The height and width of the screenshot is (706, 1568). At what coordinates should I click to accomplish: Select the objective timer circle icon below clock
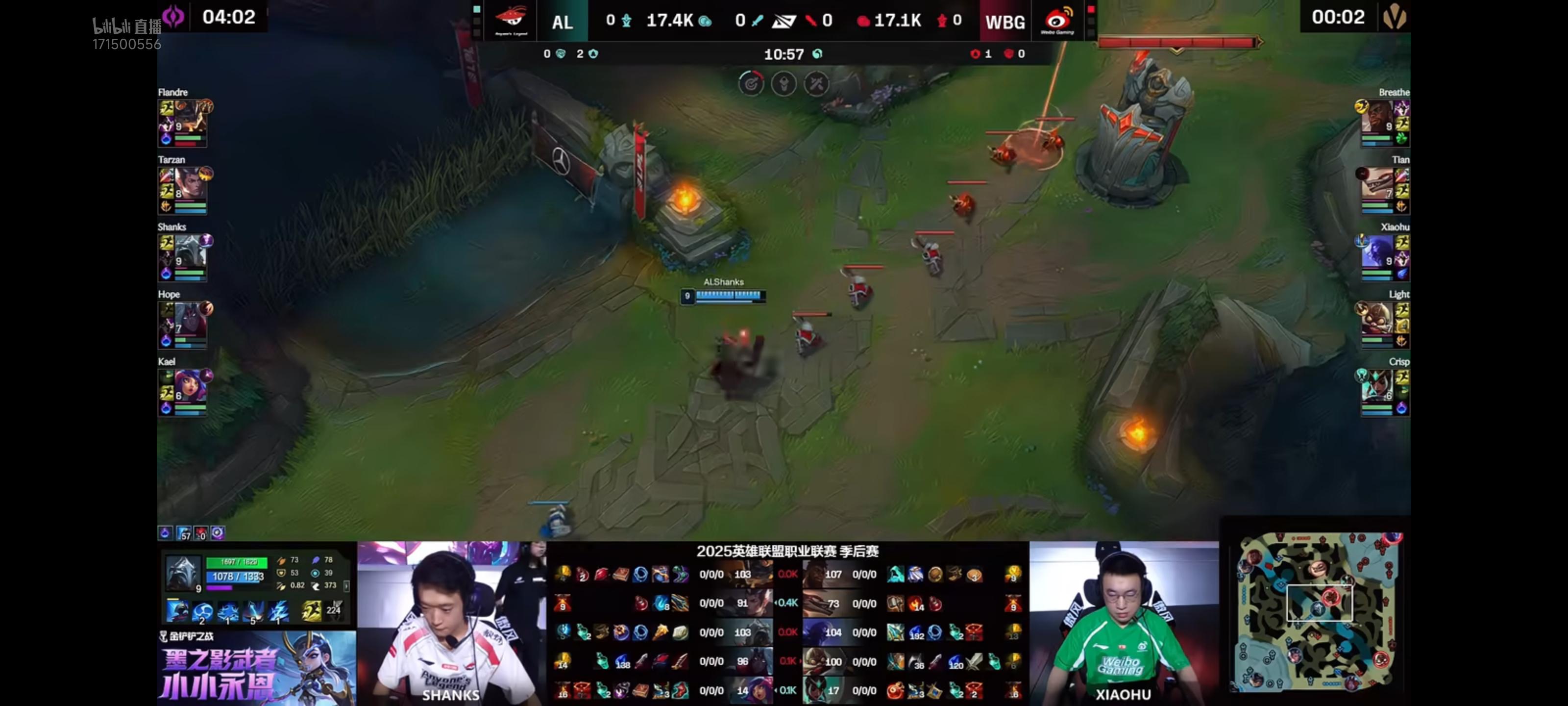752,83
